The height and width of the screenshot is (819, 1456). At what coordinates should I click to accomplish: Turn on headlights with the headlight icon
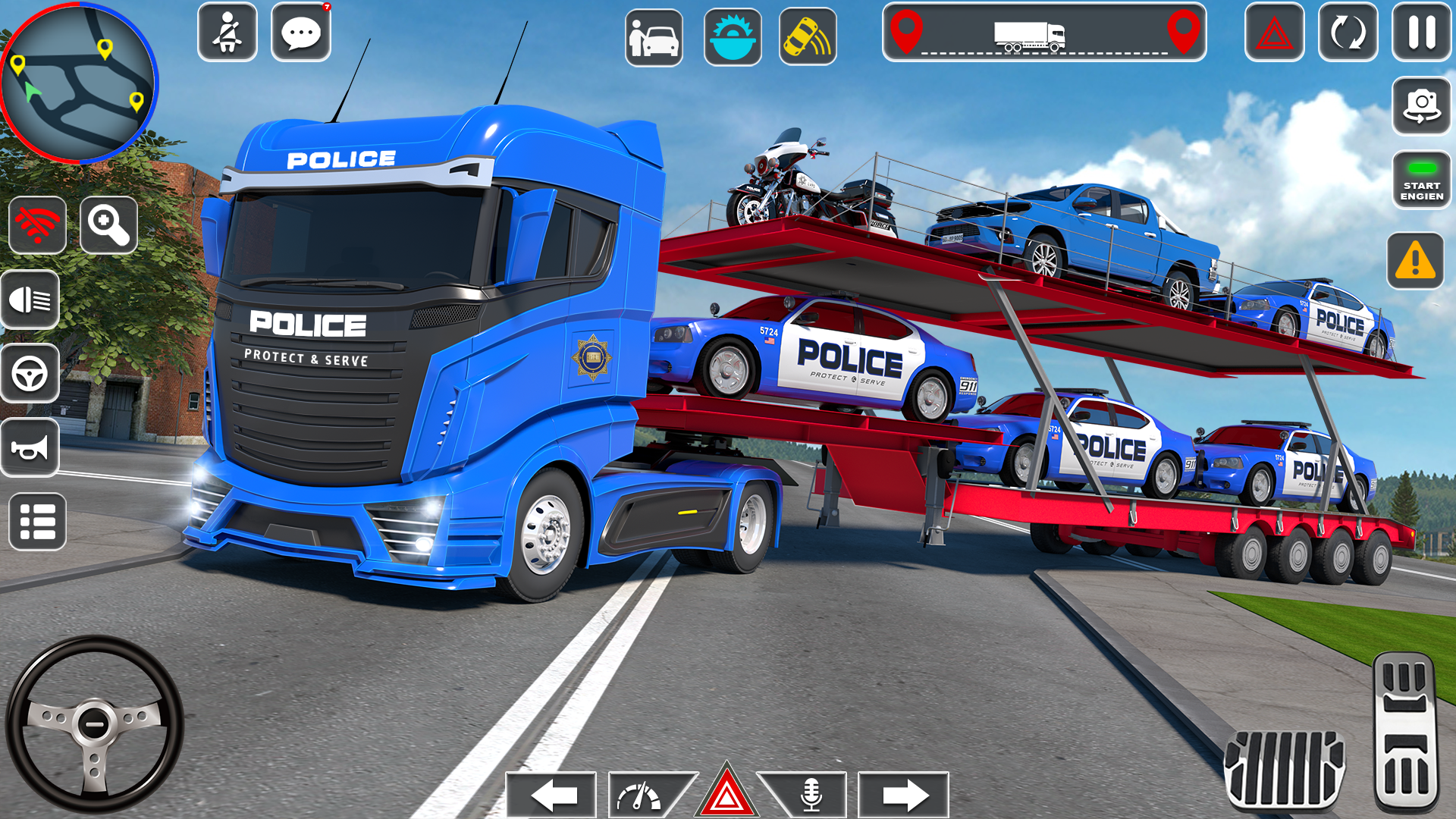[x=30, y=299]
